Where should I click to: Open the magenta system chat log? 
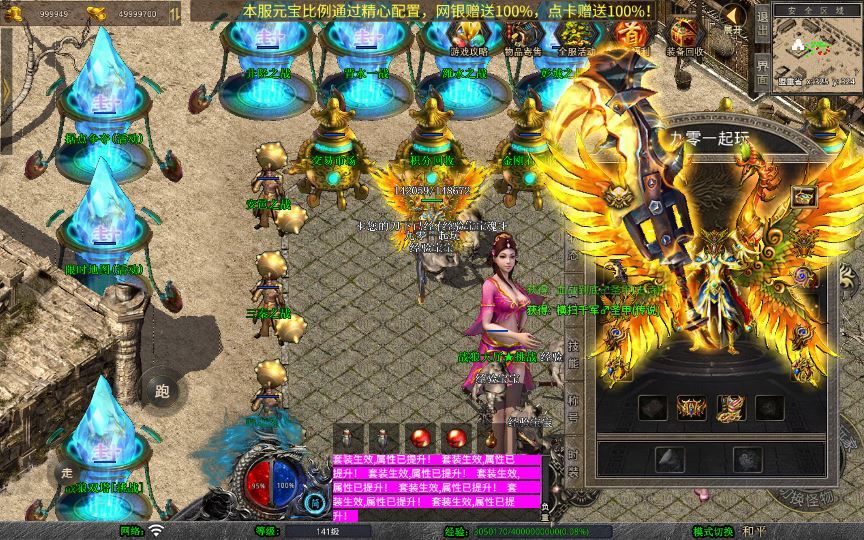435,487
